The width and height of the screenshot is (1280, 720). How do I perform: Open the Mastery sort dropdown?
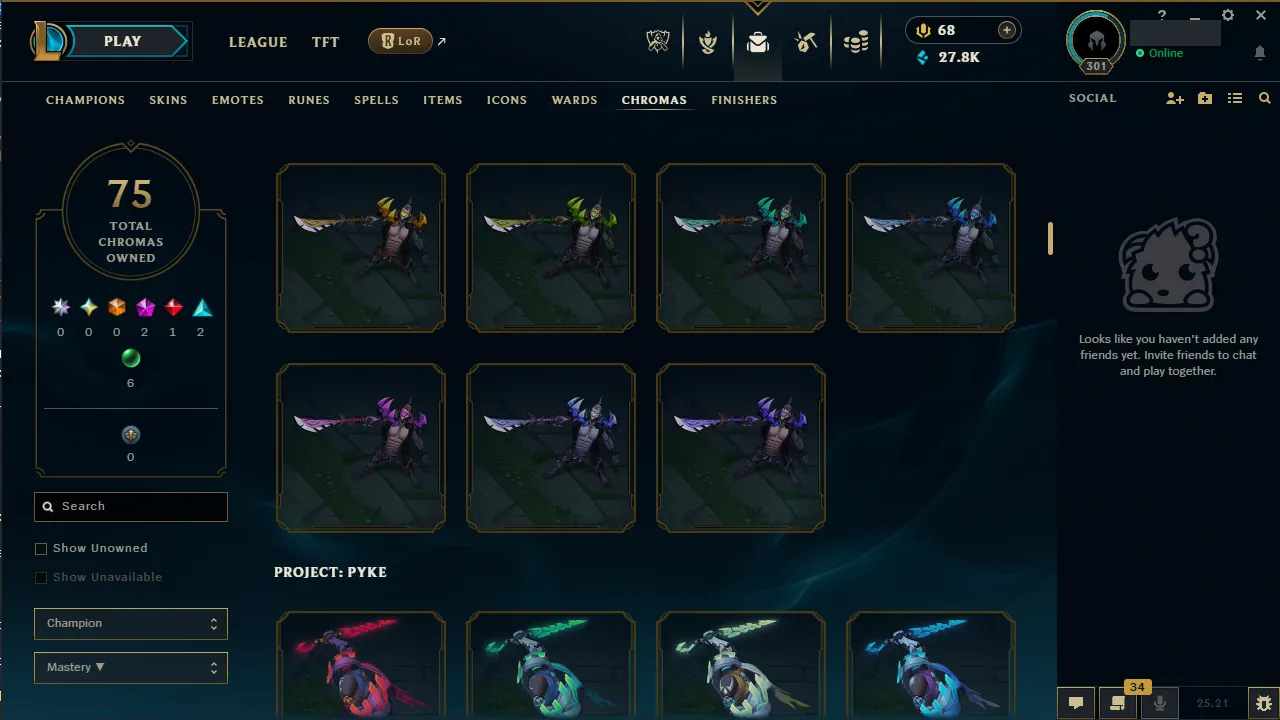(130, 667)
